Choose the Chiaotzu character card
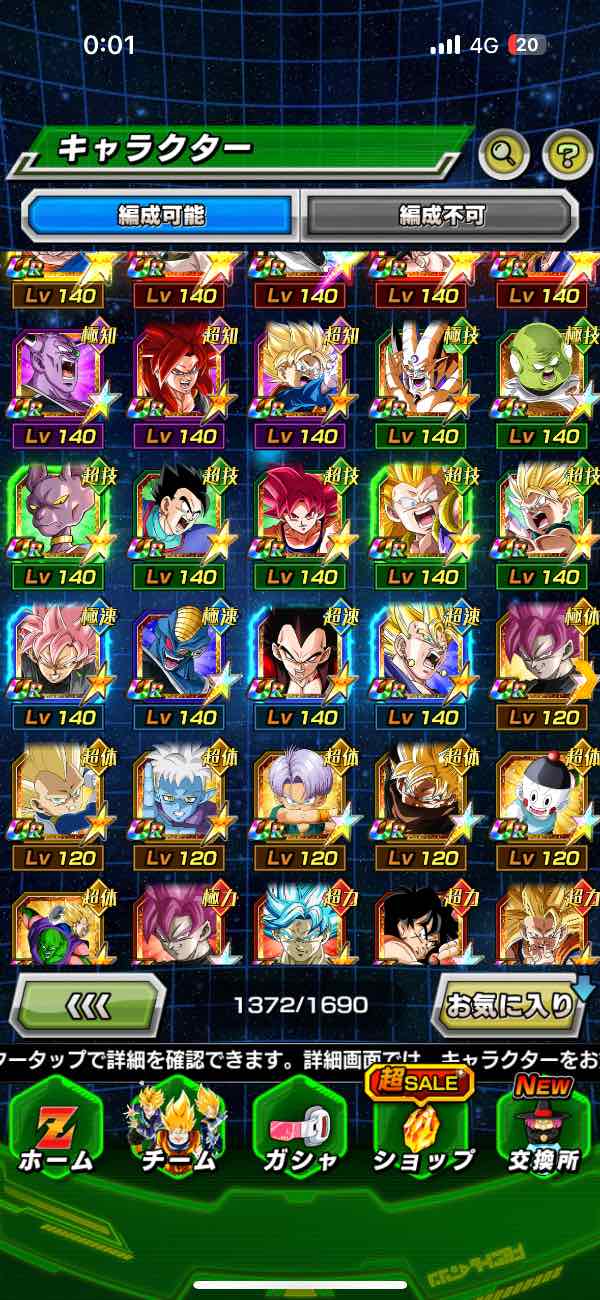600x1300 pixels. point(544,794)
